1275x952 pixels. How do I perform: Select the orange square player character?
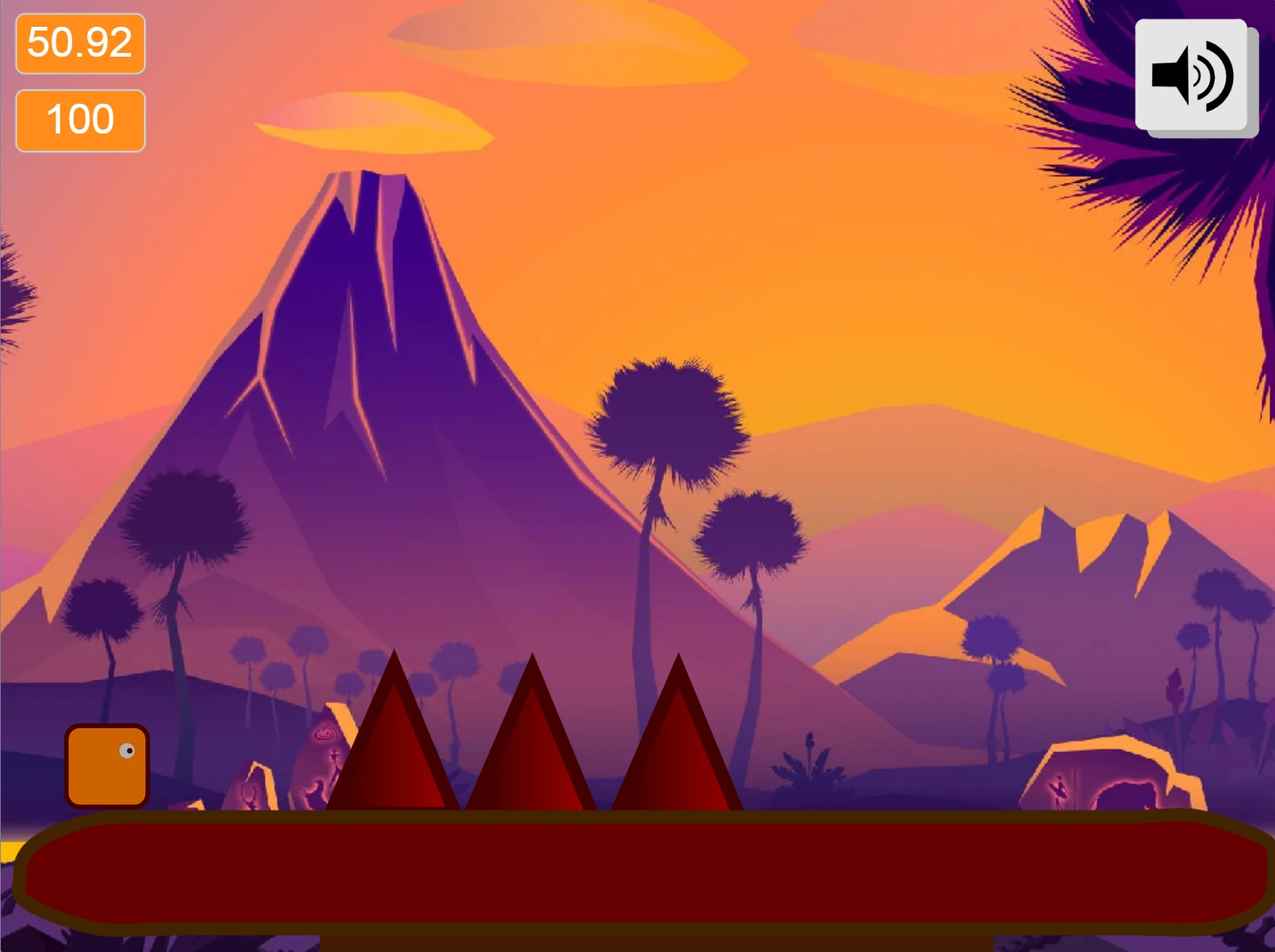[x=107, y=766]
